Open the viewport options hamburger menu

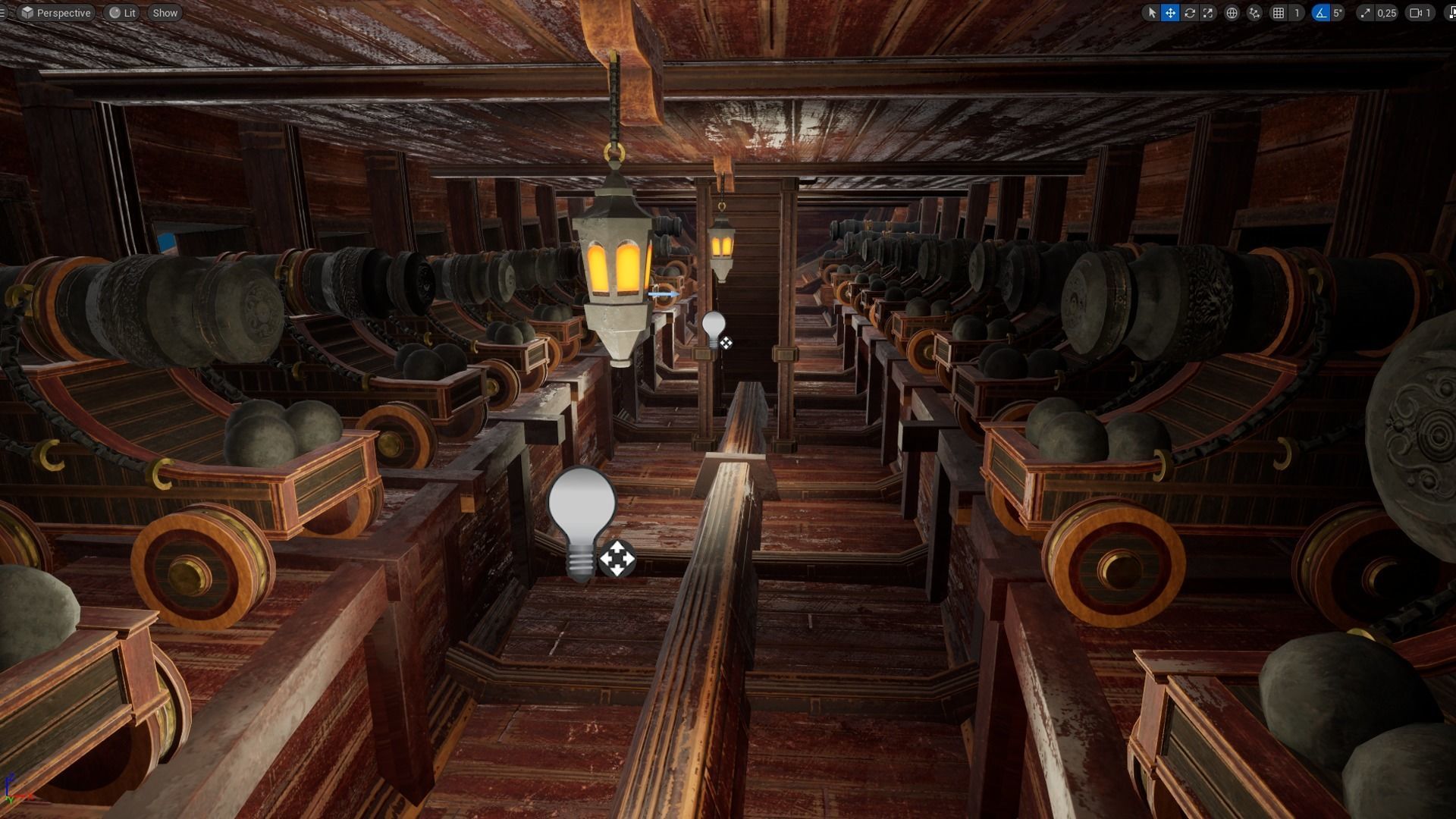(x=3, y=13)
